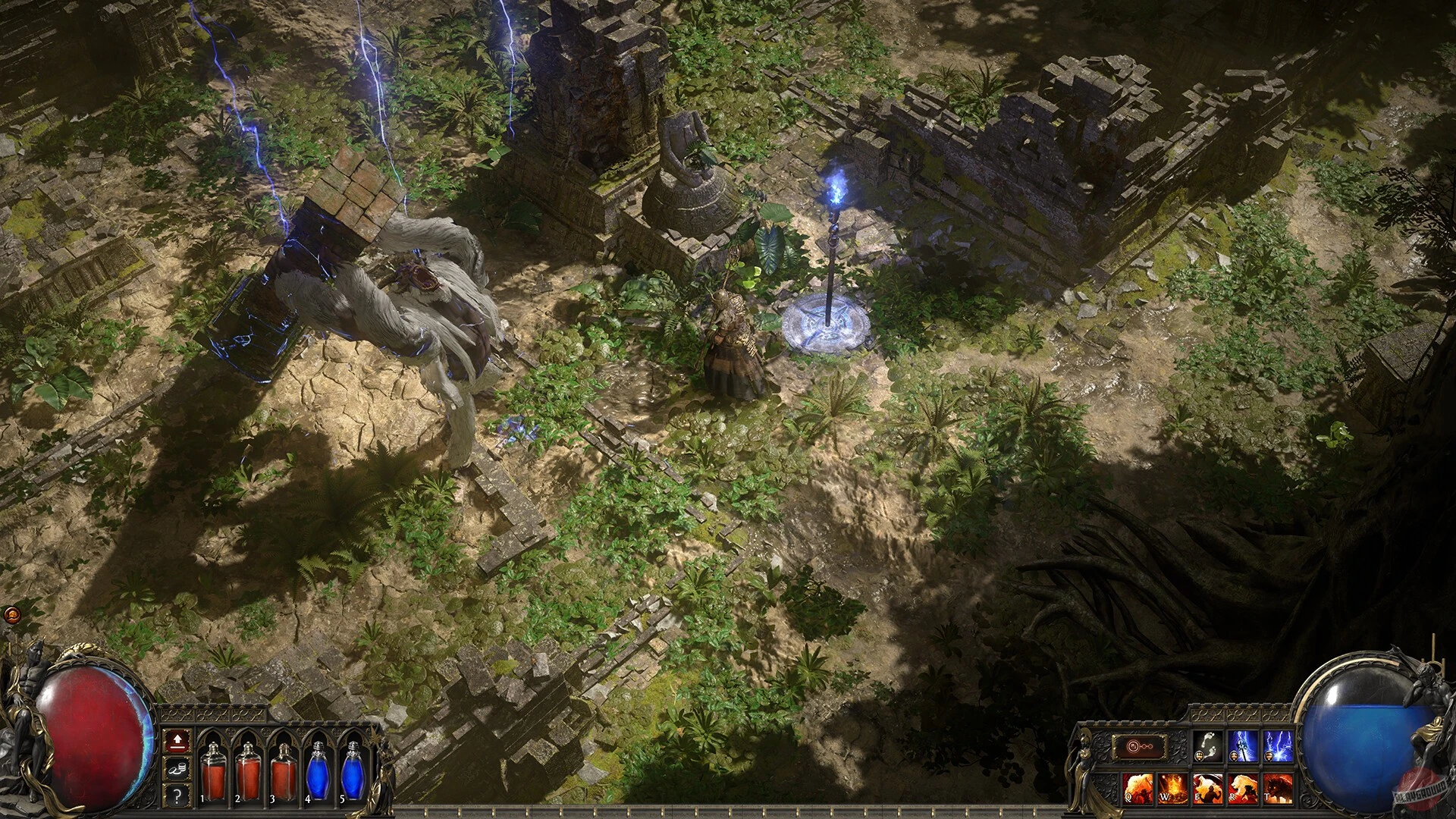The width and height of the screenshot is (1456, 819).
Task: Open the passive skill points menu
Action: (177, 742)
